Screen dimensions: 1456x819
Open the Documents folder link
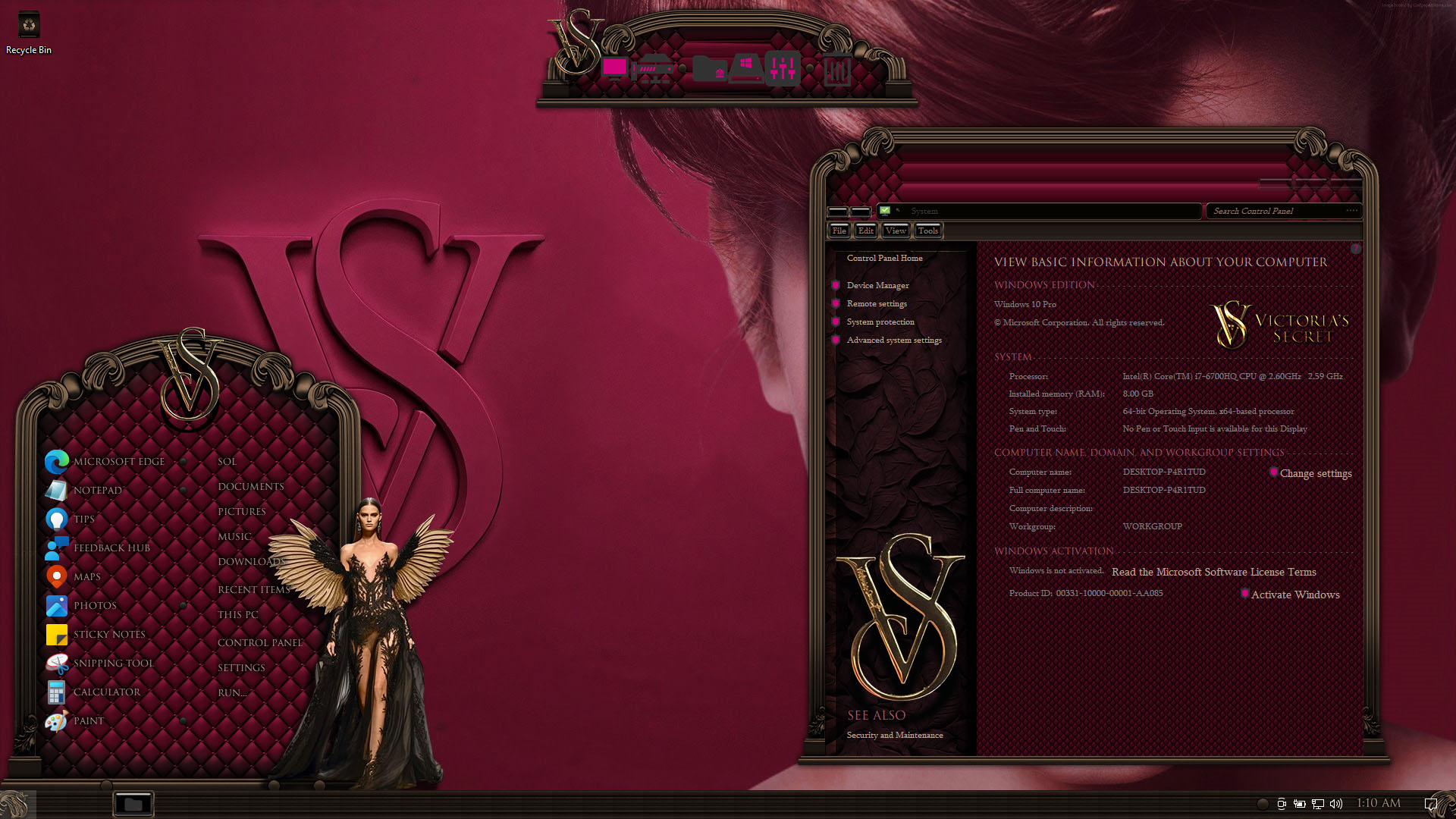tap(250, 486)
